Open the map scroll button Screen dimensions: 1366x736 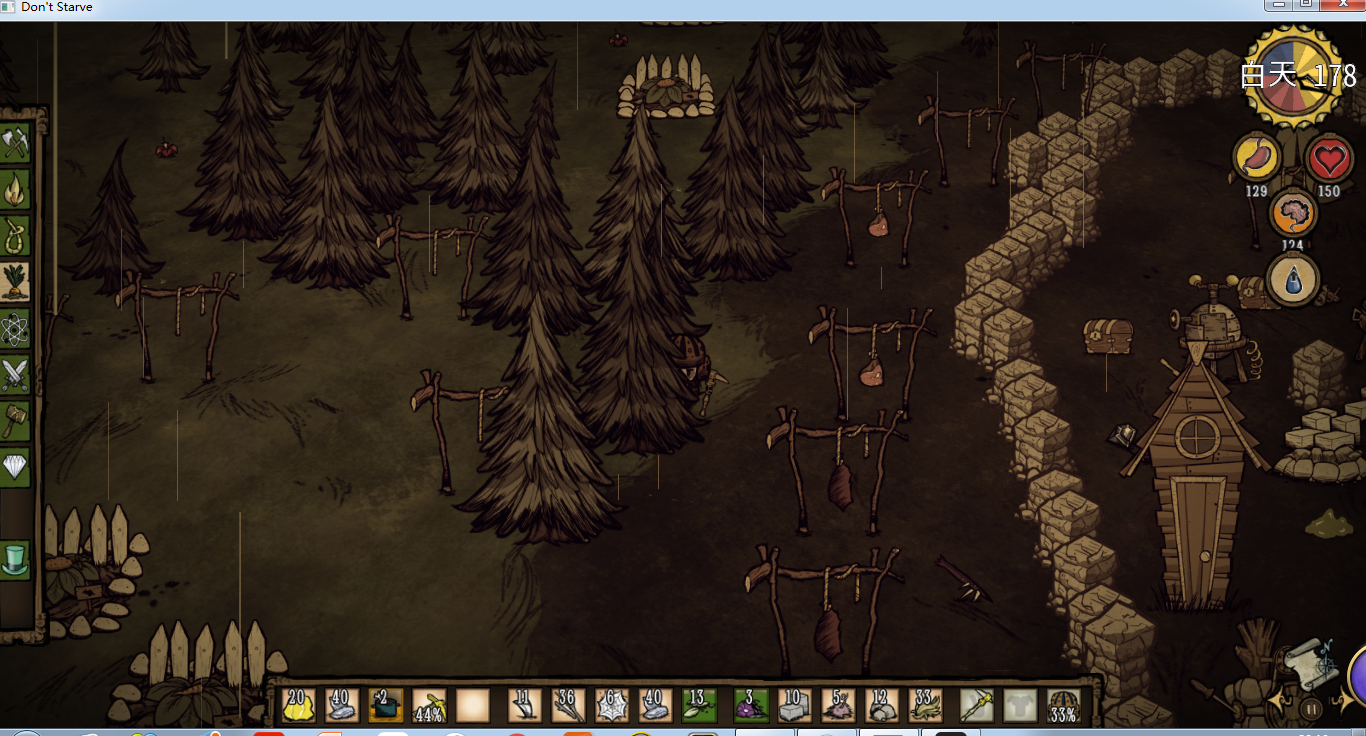point(1309,660)
